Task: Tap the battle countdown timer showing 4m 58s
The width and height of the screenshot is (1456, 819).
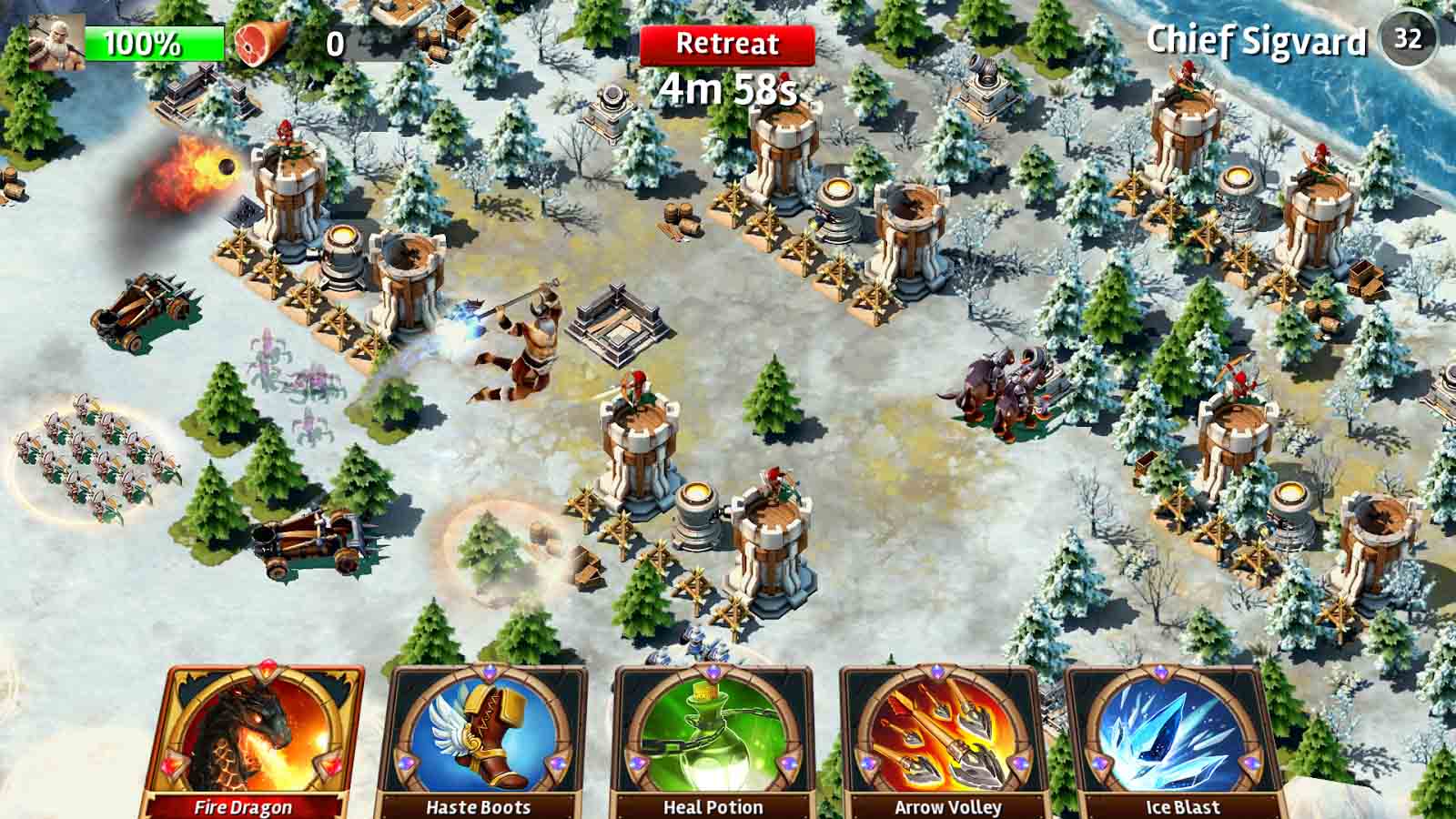Action: 728,89
